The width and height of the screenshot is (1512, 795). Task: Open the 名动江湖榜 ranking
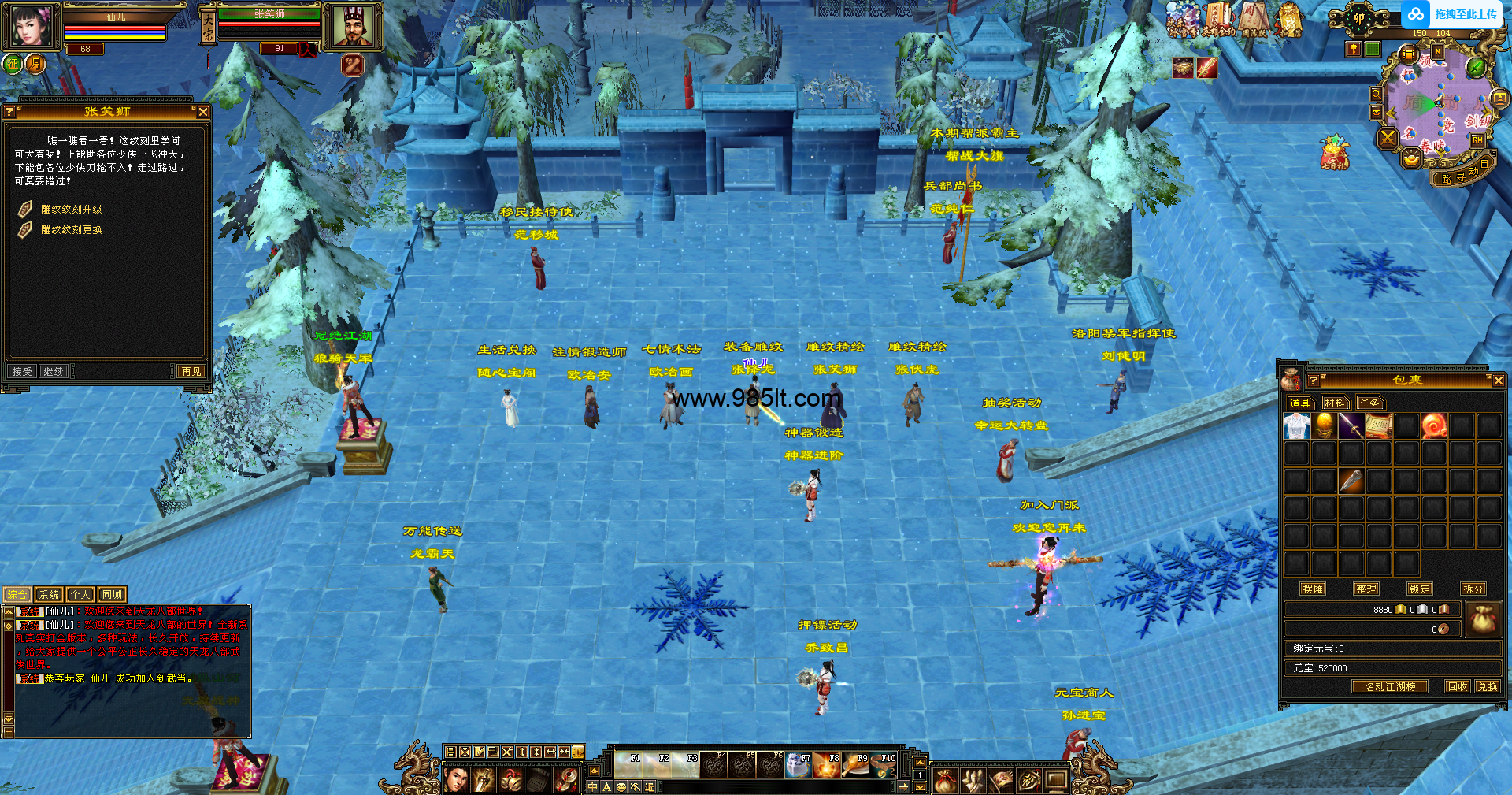[x=1390, y=686]
